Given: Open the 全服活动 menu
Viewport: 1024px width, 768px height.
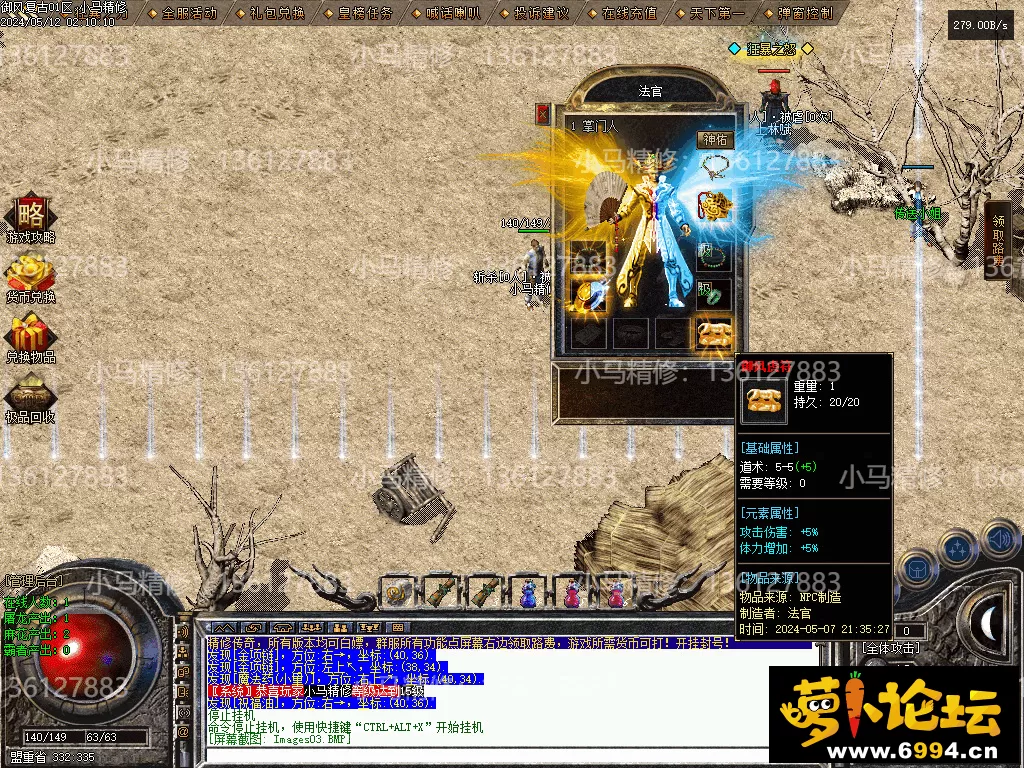Looking at the screenshot, I should pyautogui.click(x=182, y=13).
